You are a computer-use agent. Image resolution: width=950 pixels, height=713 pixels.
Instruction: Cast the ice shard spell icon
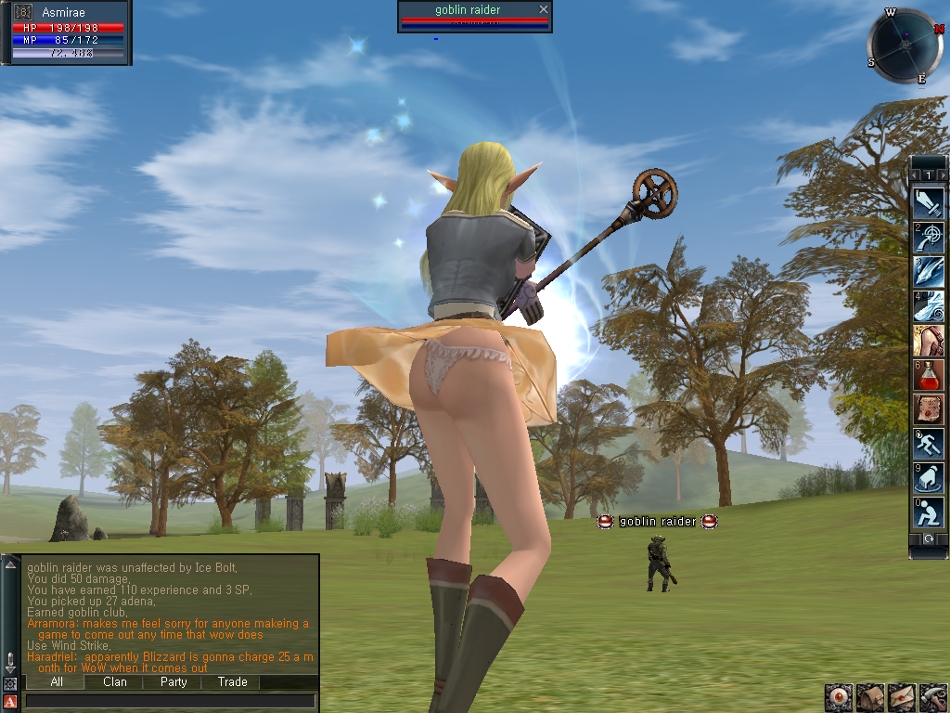(929, 272)
